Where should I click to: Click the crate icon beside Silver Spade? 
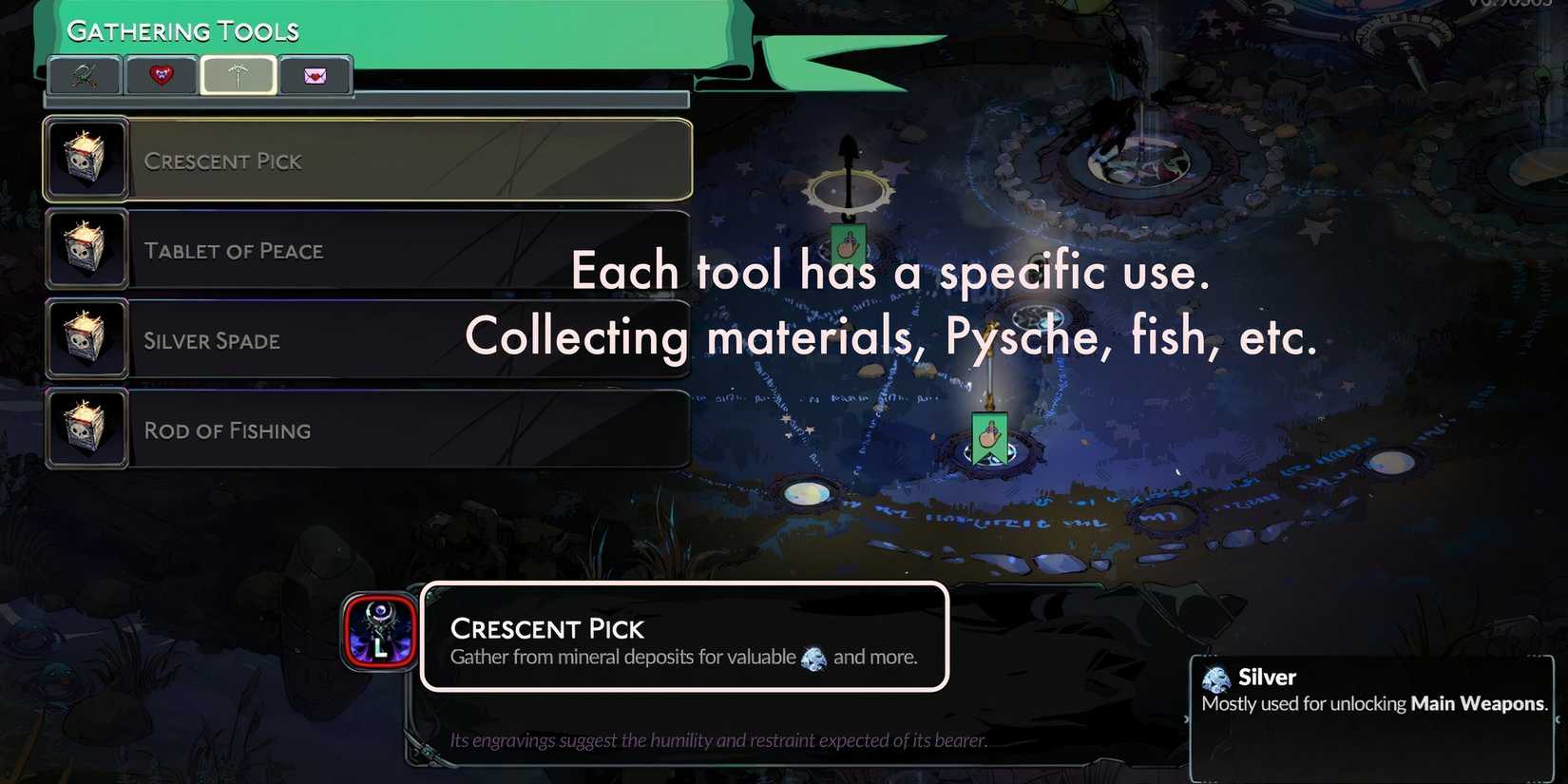tap(86, 338)
